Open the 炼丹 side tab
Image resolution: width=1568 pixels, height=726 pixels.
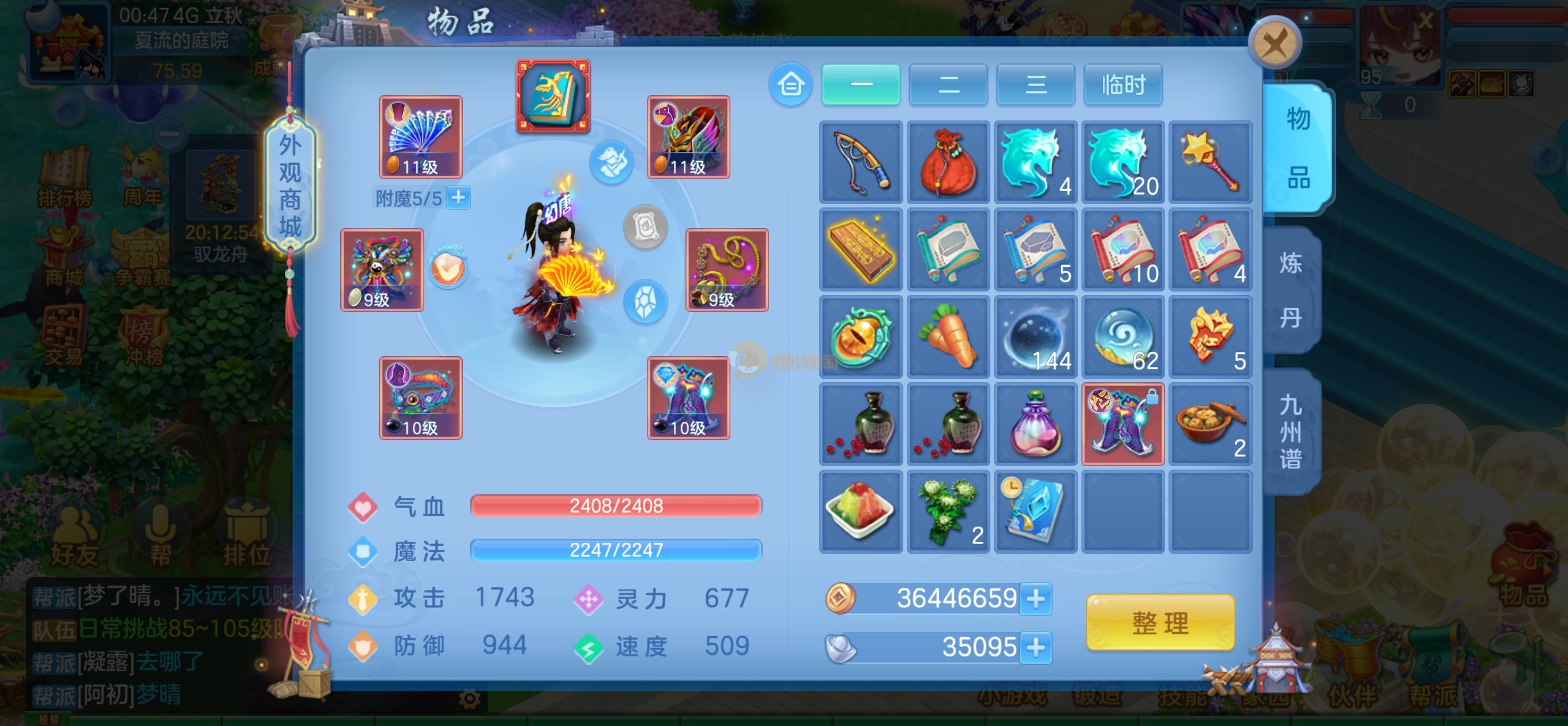click(1291, 290)
